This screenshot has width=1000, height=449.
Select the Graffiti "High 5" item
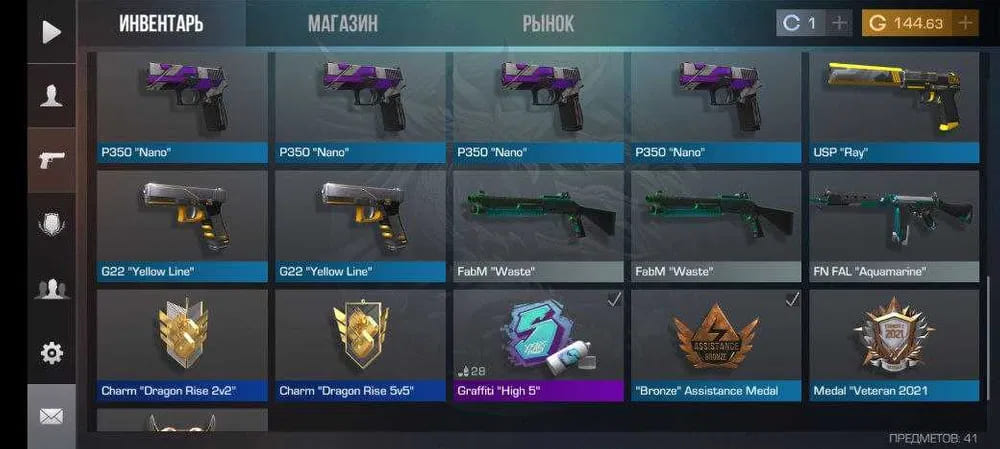pos(539,345)
